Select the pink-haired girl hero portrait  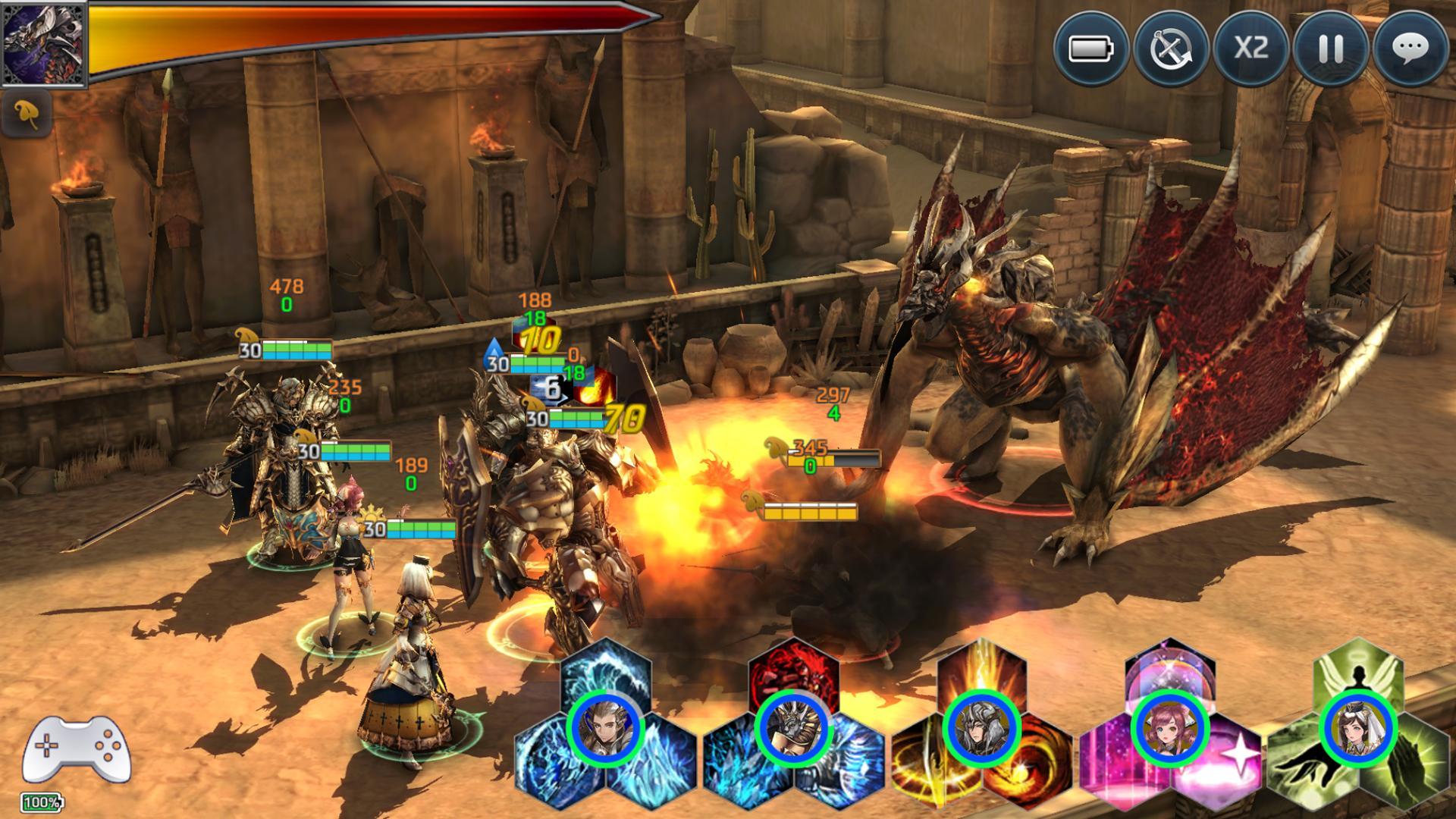(1169, 730)
